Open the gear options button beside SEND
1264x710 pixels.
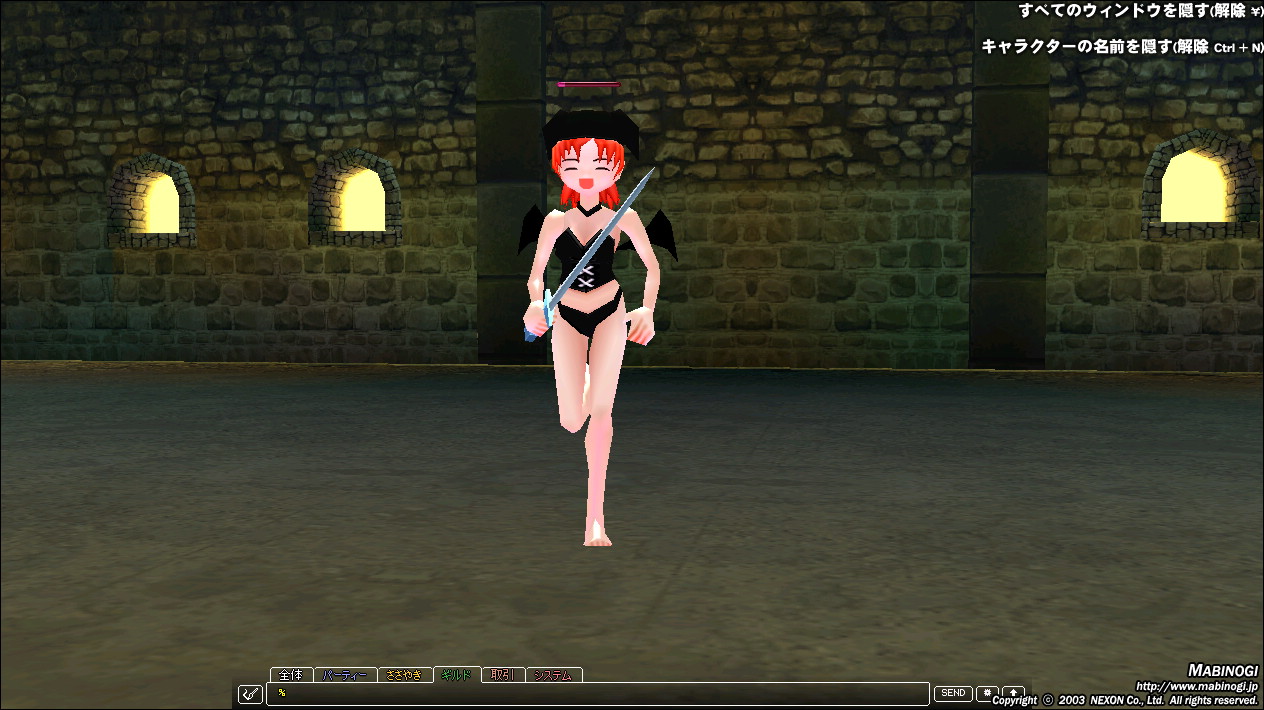point(987,693)
